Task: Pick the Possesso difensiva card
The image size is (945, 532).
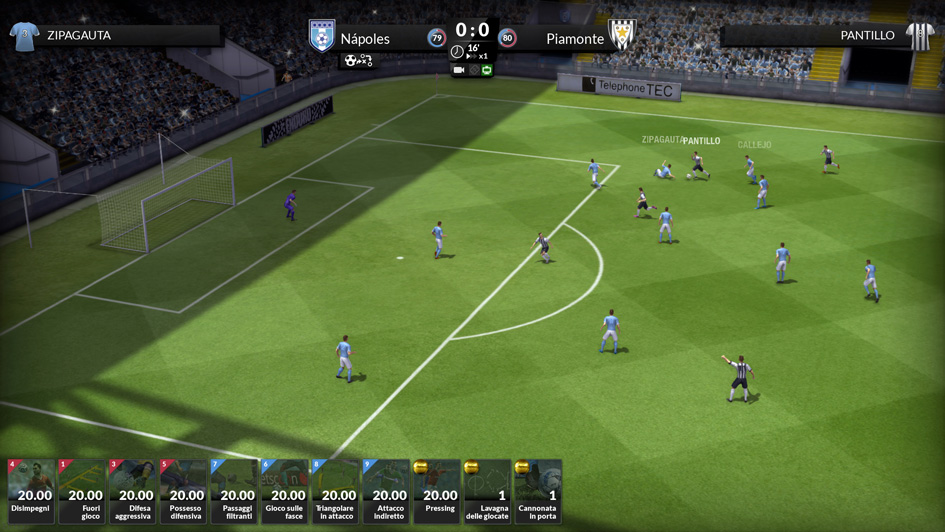Action: [x=184, y=491]
